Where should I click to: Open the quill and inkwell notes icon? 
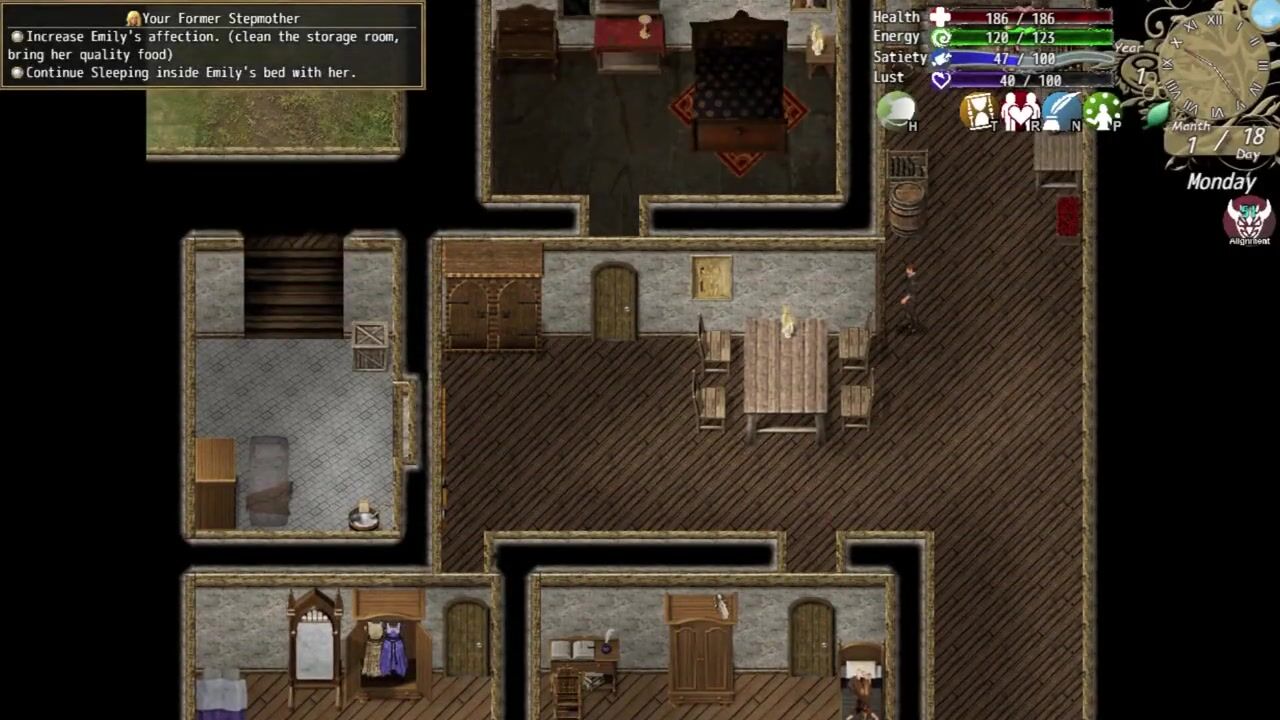[1061, 111]
